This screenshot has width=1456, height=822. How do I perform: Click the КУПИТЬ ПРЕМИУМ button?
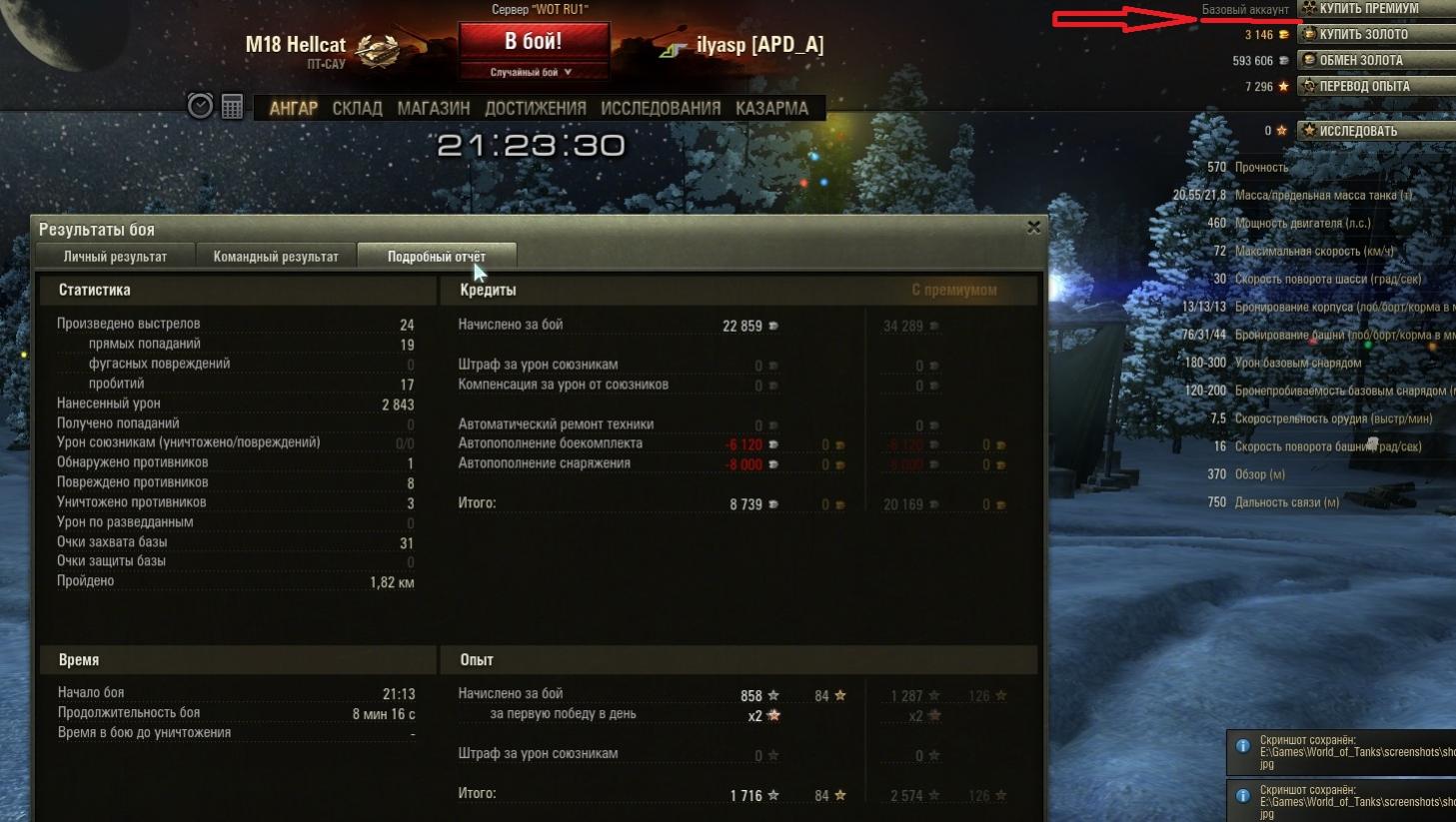click(x=1375, y=8)
